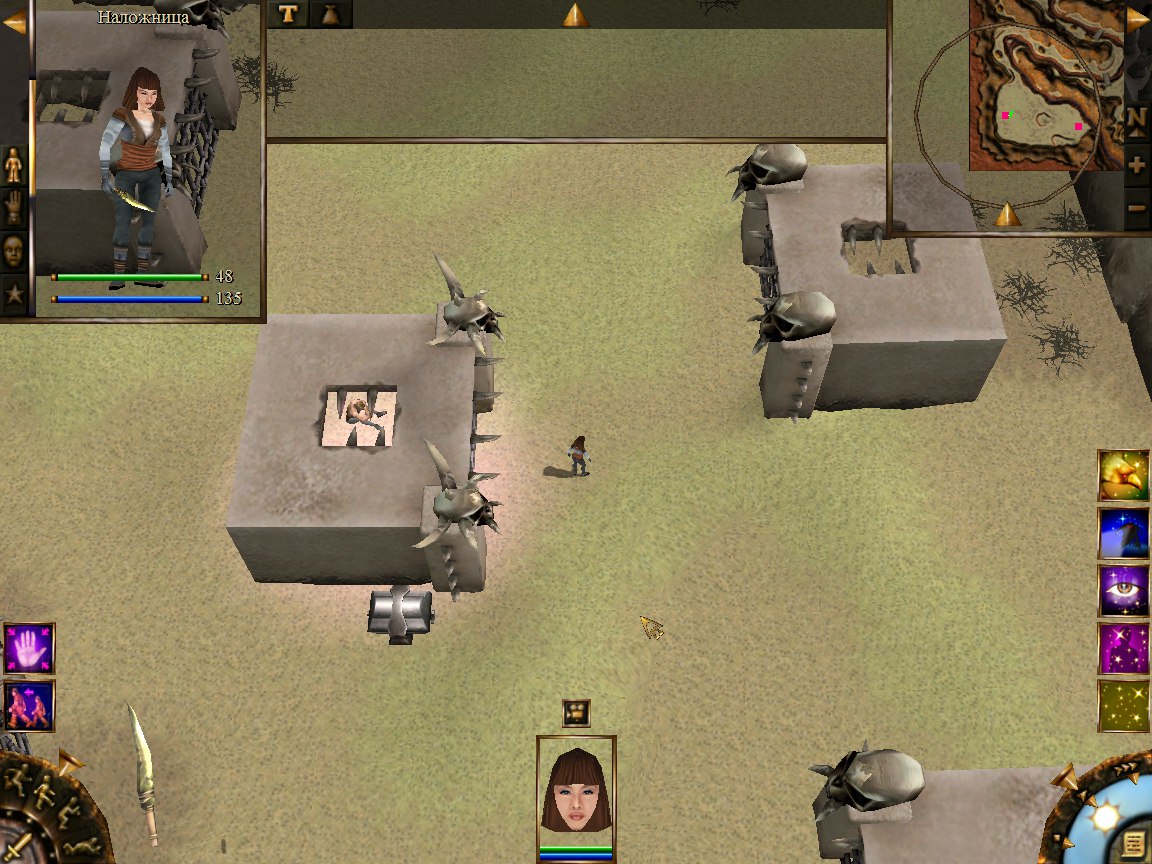The image size is (1152, 864).
Task: Activate the golden bird spell icon
Action: [1123, 475]
